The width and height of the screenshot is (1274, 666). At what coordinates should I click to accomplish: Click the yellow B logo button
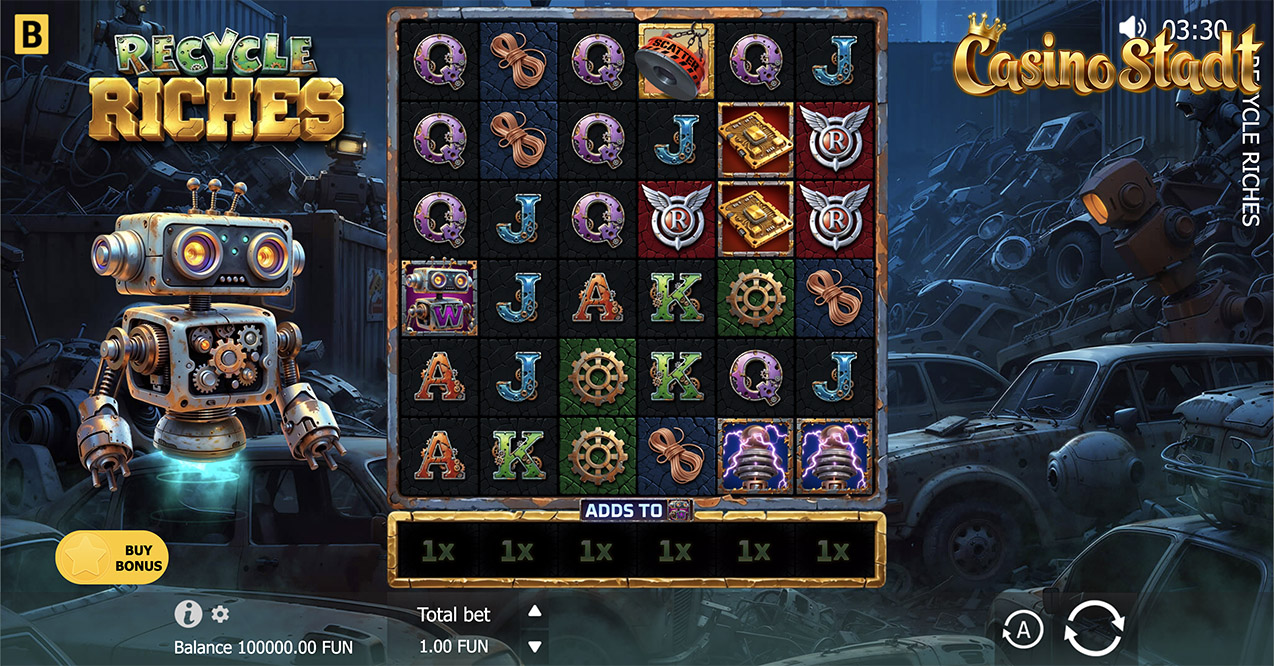[32, 34]
